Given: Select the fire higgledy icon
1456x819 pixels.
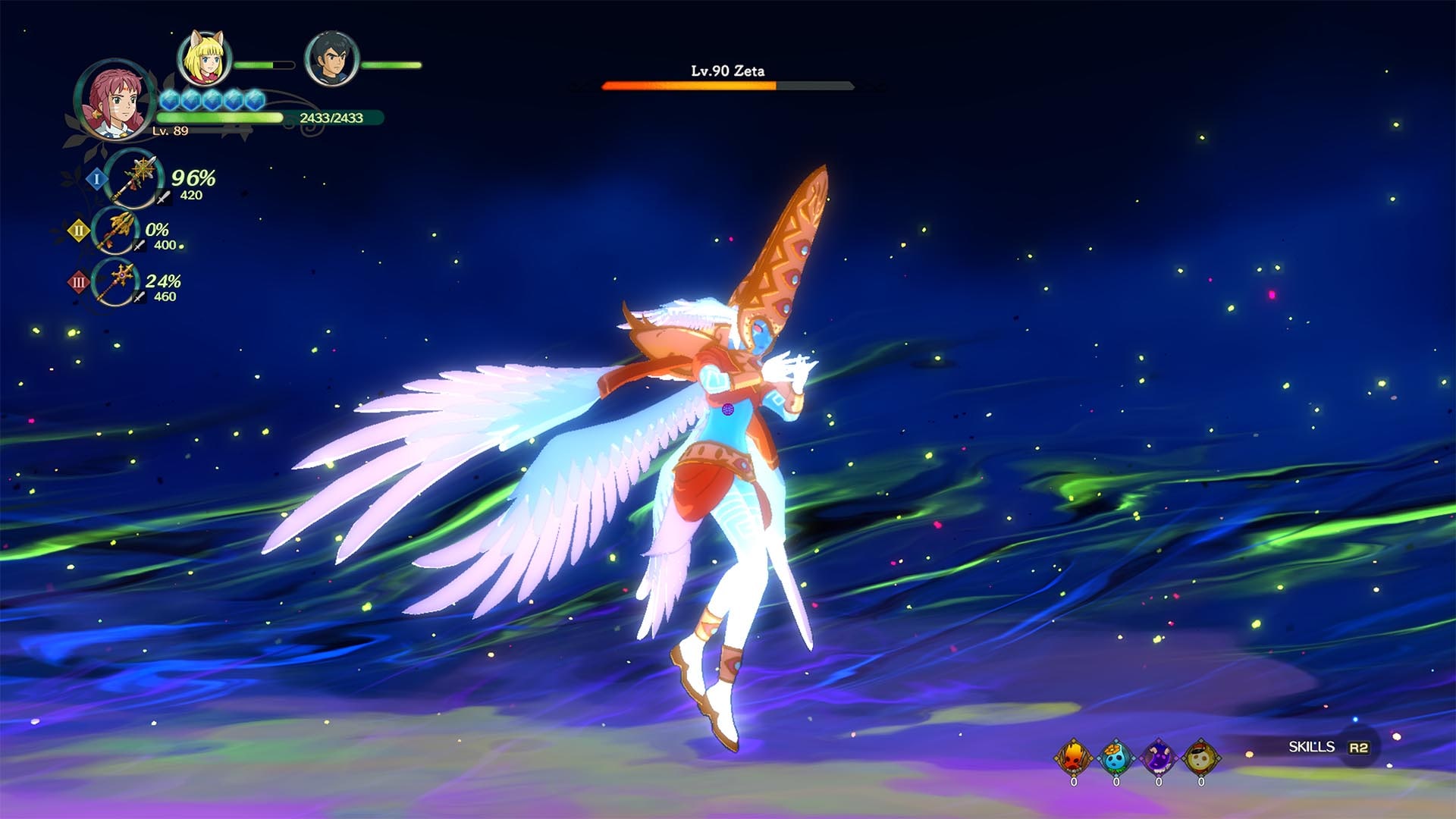Looking at the screenshot, I should click(x=1074, y=757).
